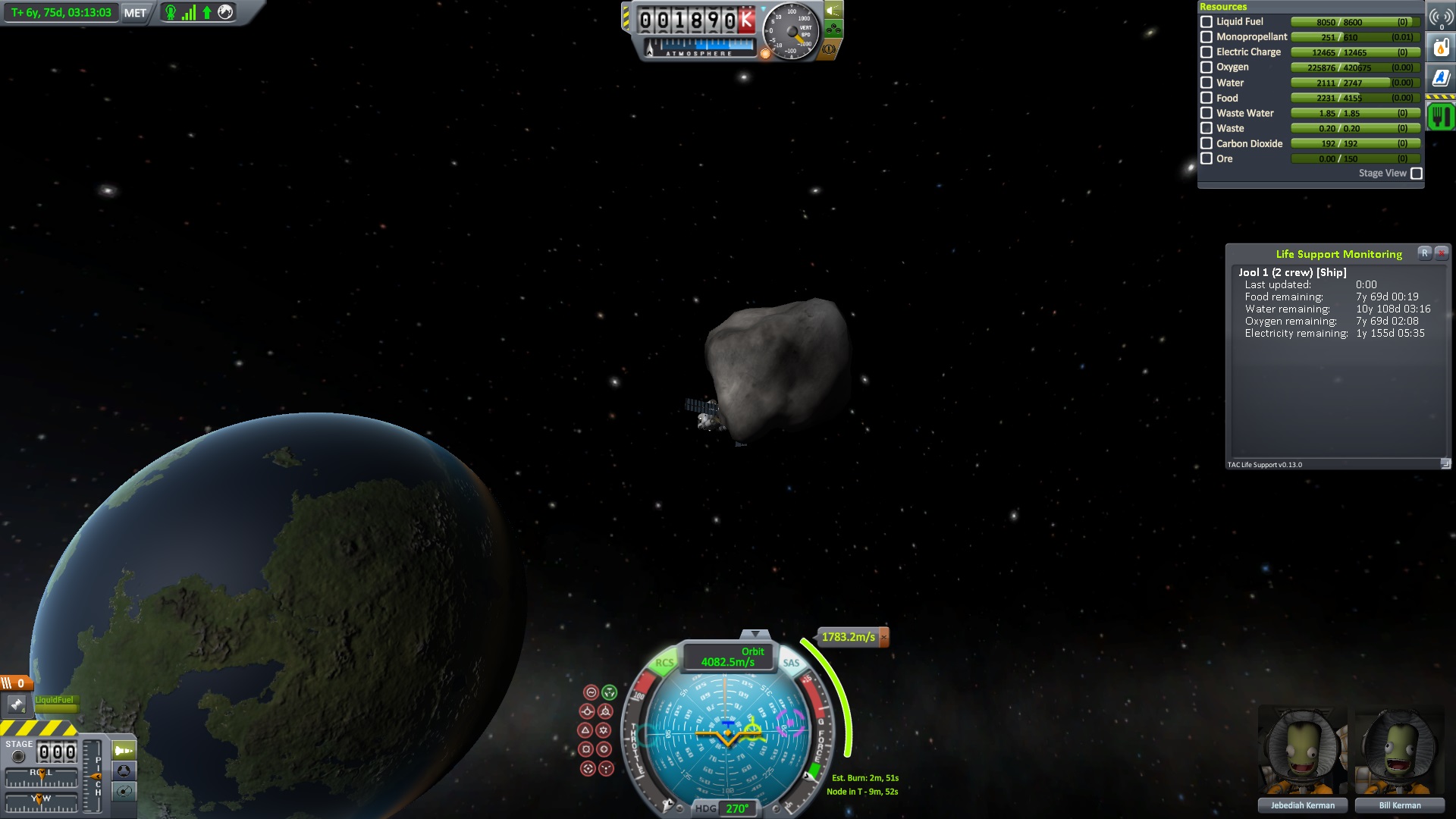Select the stage 0 engine icon
The image size is (1456, 819).
point(17,704)
